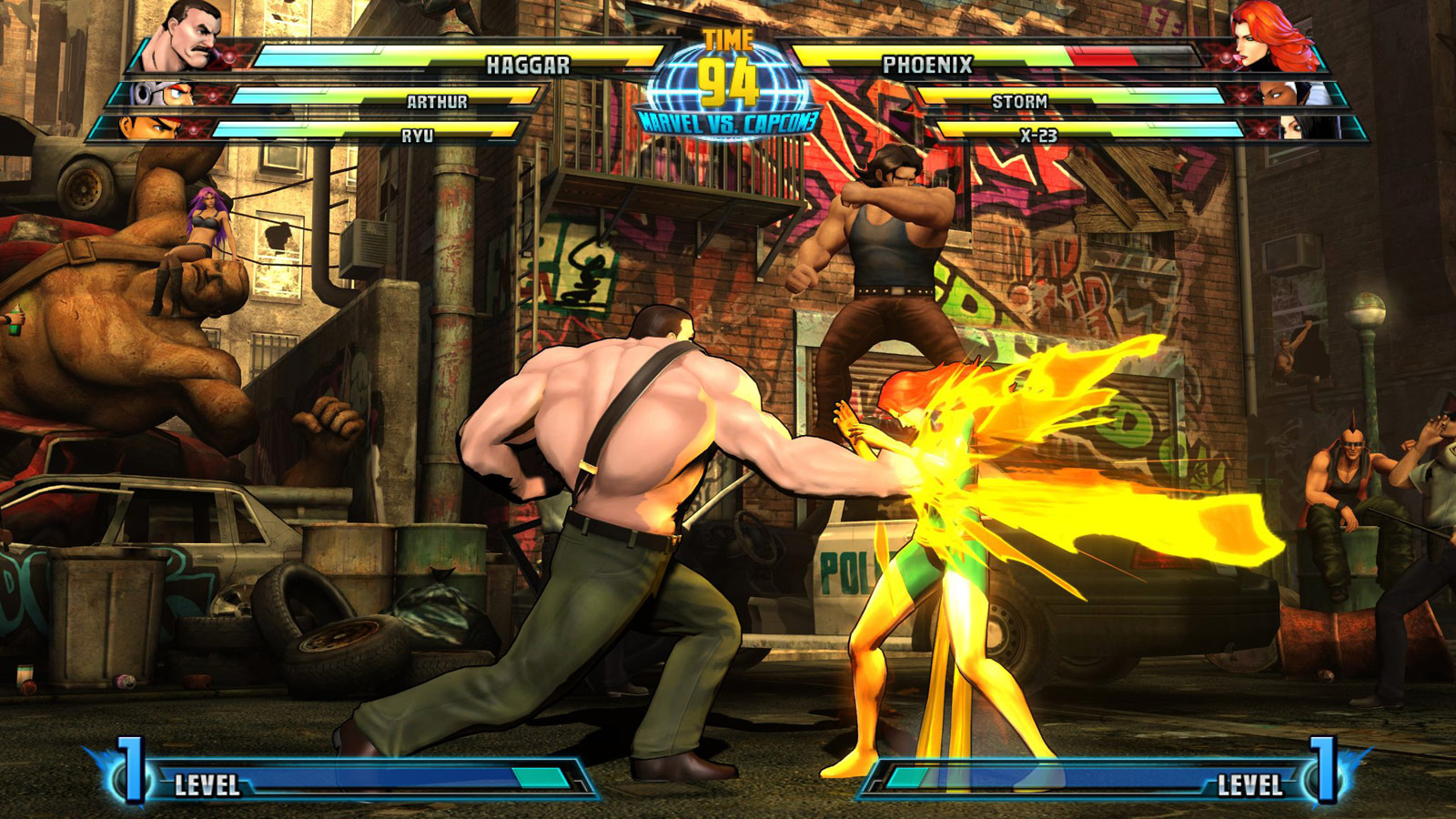Select Storm's portrait icon
Viewport: 1456px width, 819px height.
[1289, 96]
